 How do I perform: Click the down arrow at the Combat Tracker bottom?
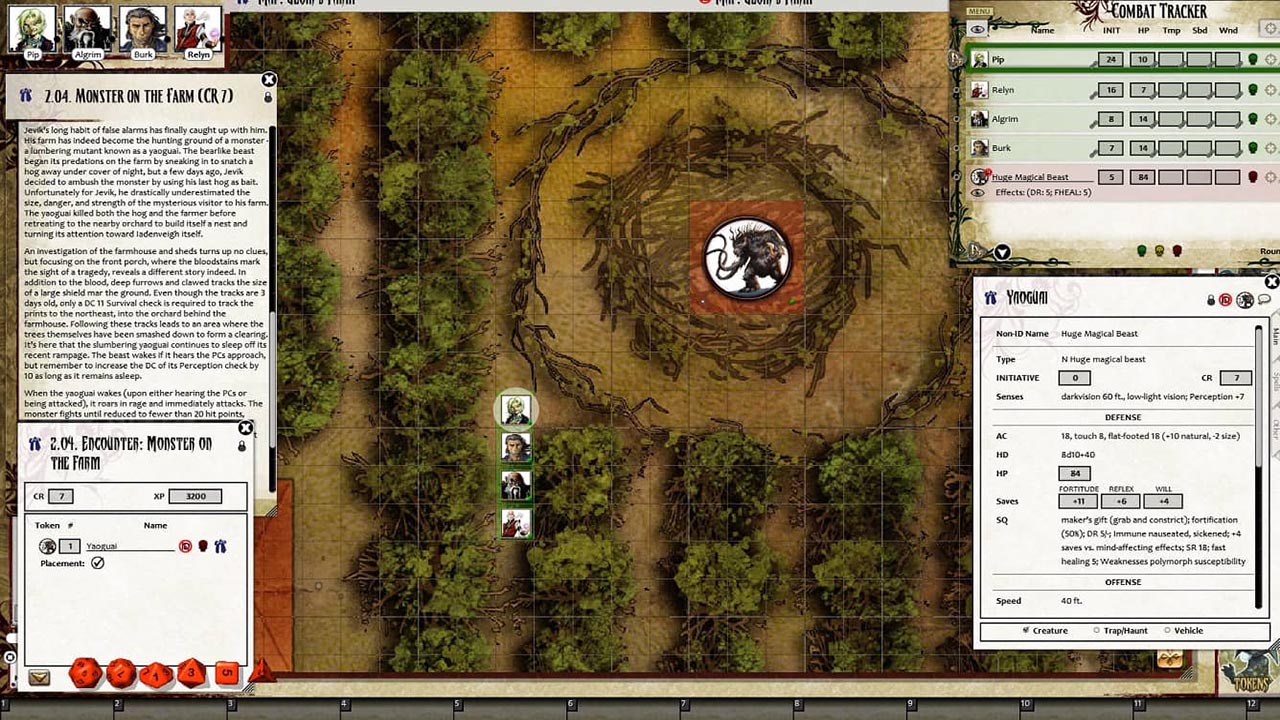click(1002, 252)
